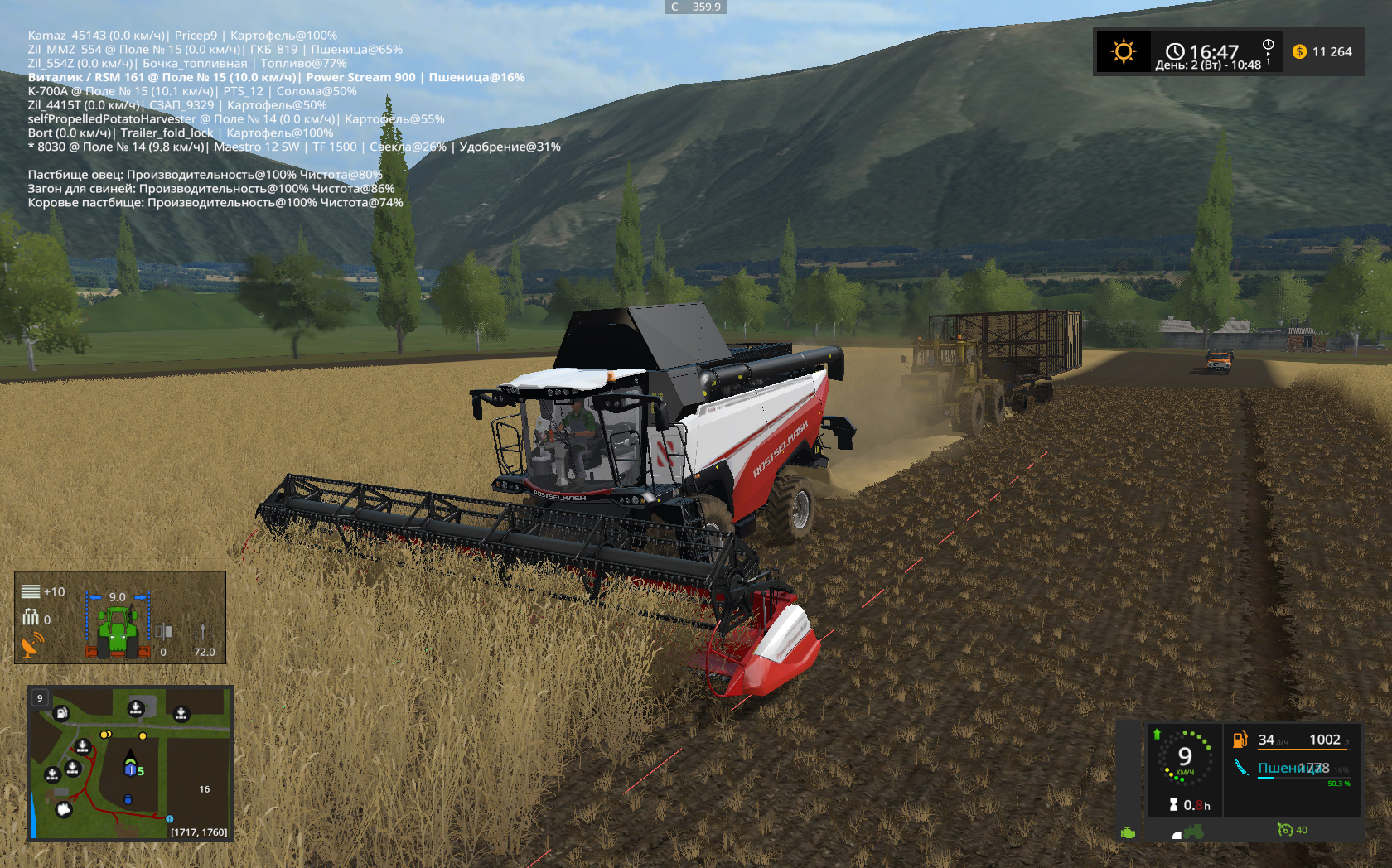Click the cruise control speed icon
The width and height of the screenshot is (1392, 868).
coord(1285,829)
